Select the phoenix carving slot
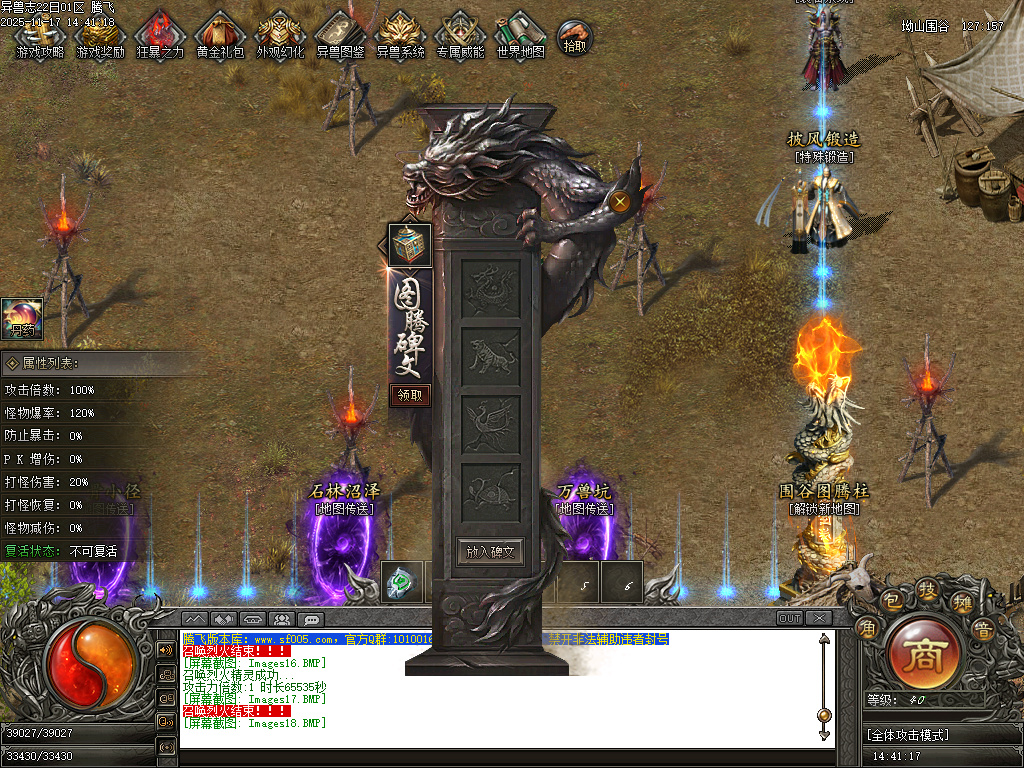This screenshot has width=1024, height=768. (490, 422)
